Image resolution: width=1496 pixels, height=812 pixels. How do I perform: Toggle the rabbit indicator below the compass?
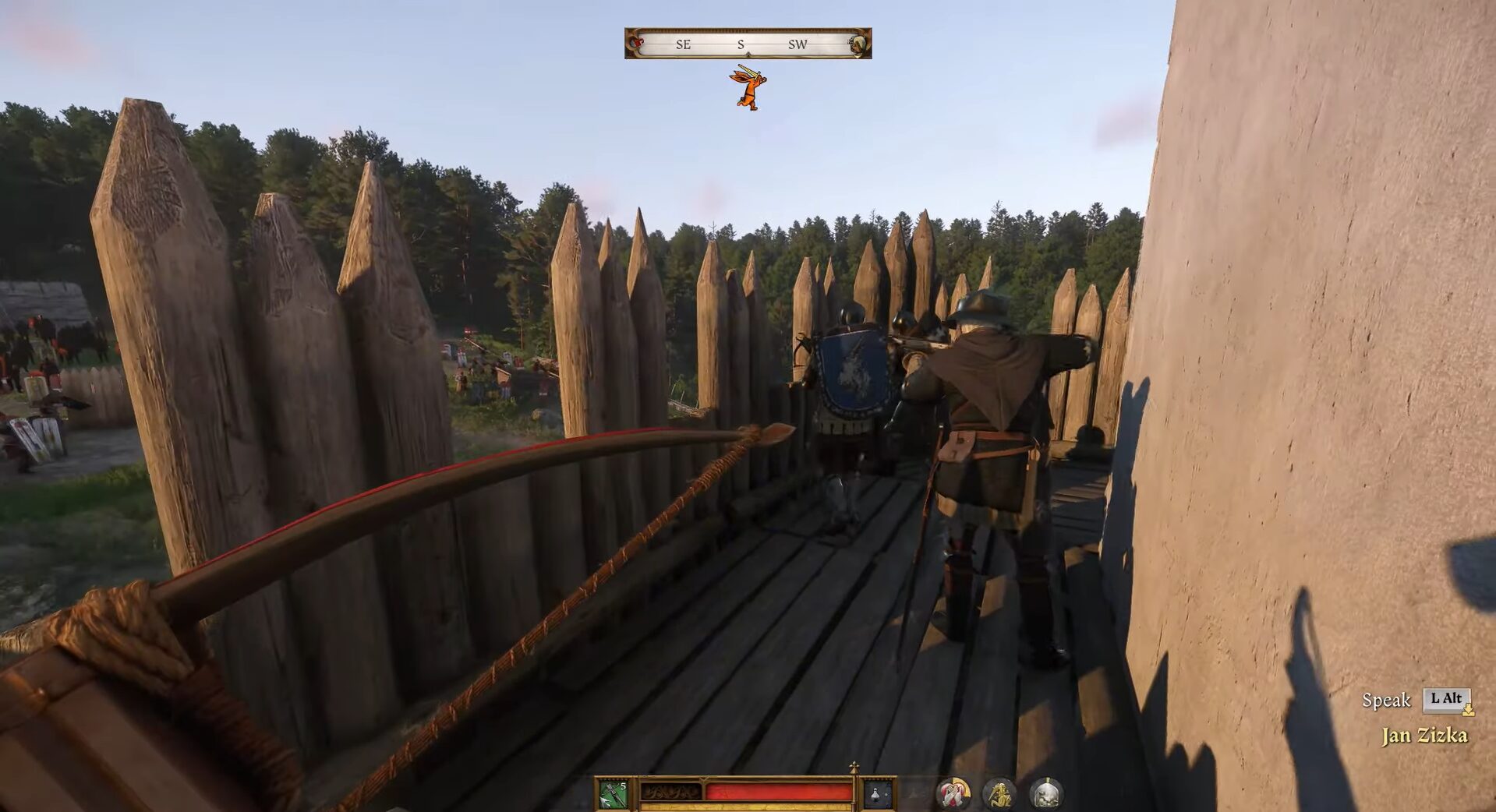750,87
